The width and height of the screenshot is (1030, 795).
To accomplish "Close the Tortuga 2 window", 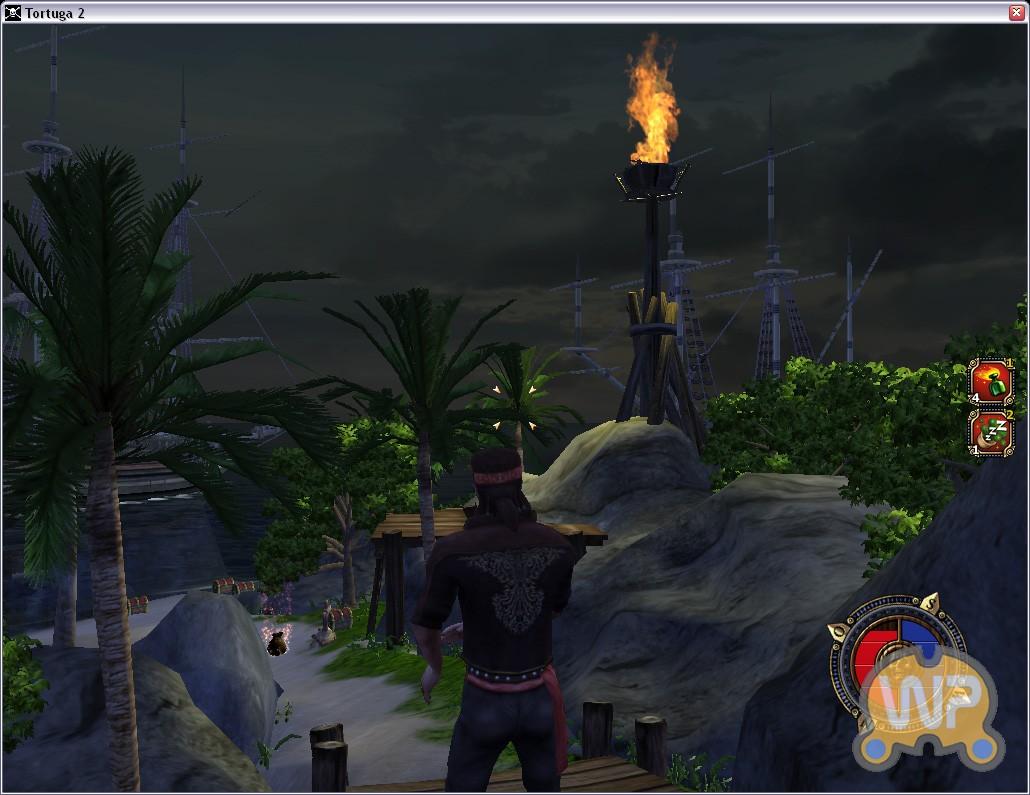I will click(x=1017, y=12).
